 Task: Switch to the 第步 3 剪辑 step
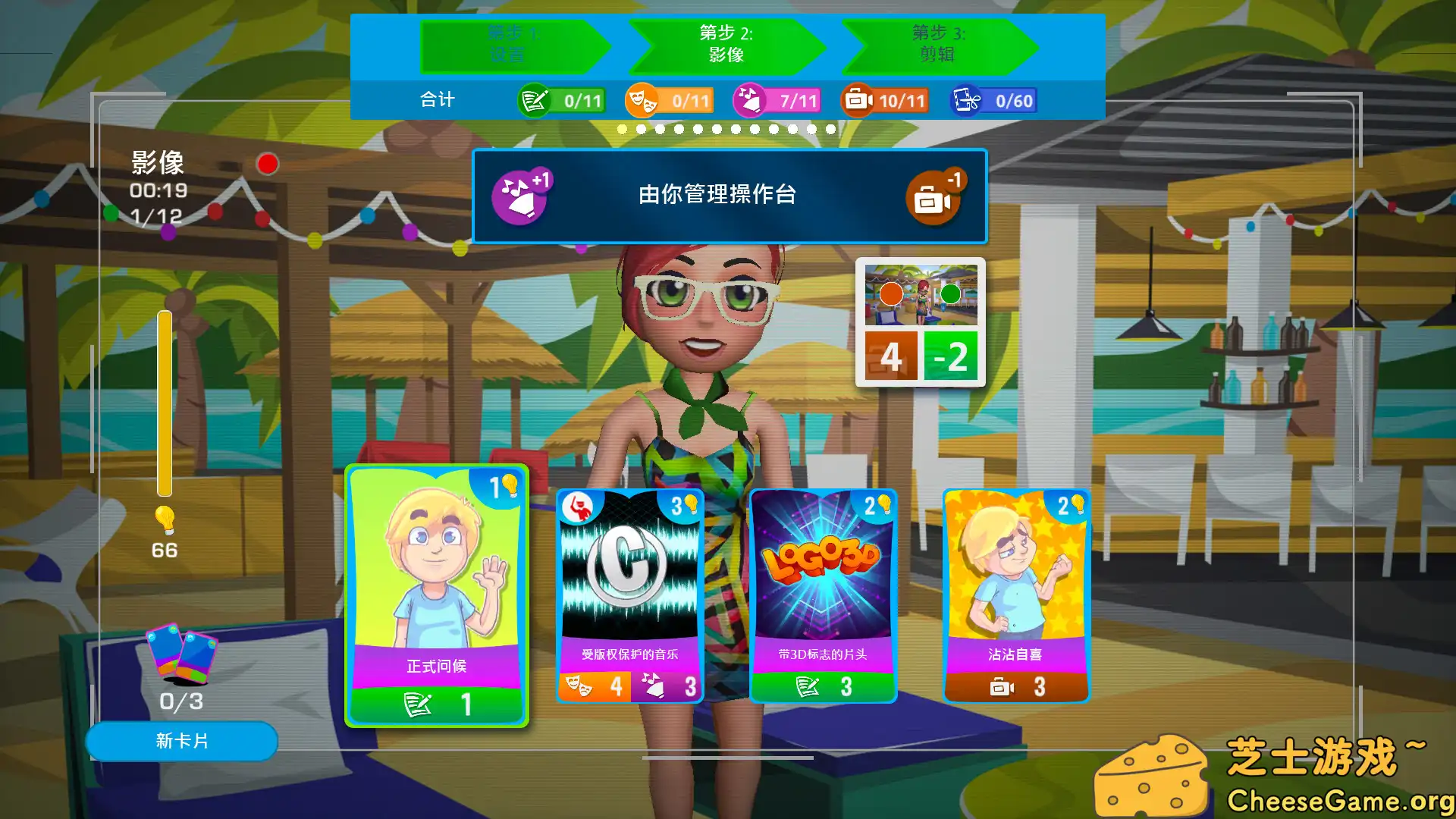[x=937, y=45]
